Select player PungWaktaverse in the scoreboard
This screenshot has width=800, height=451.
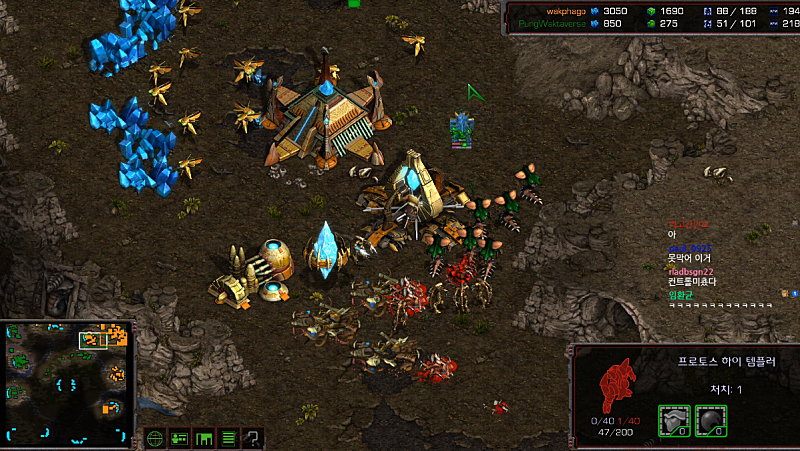(x=550, y=23)
